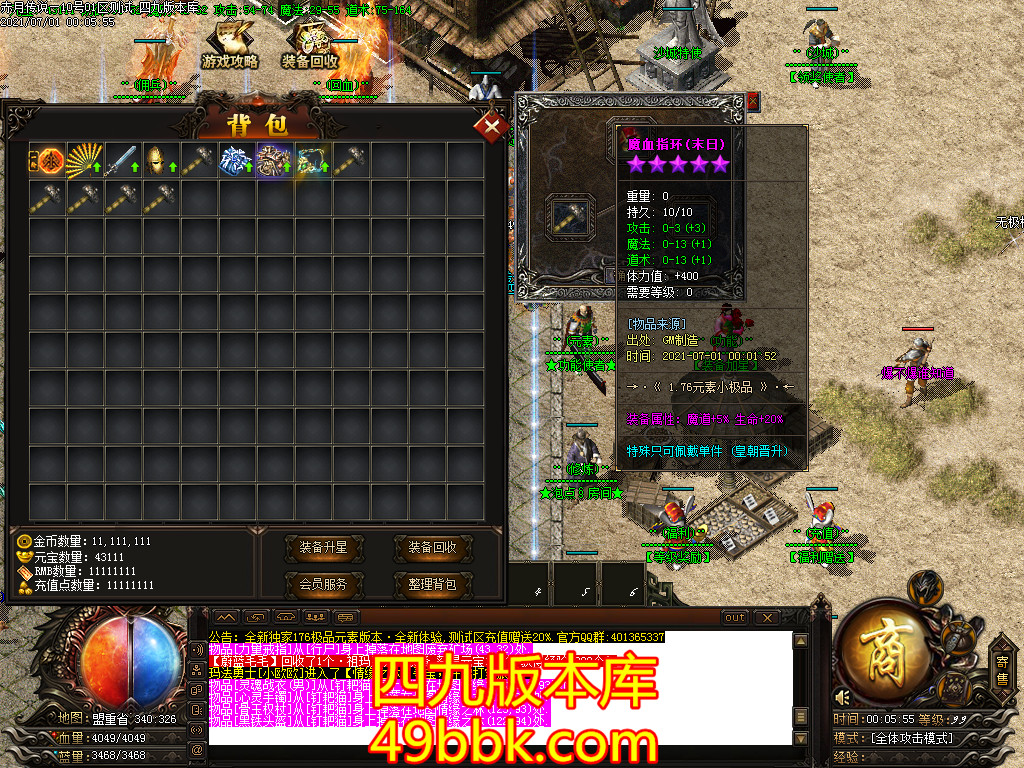Open the 游戏攻略 guide icon

[230, 47]
